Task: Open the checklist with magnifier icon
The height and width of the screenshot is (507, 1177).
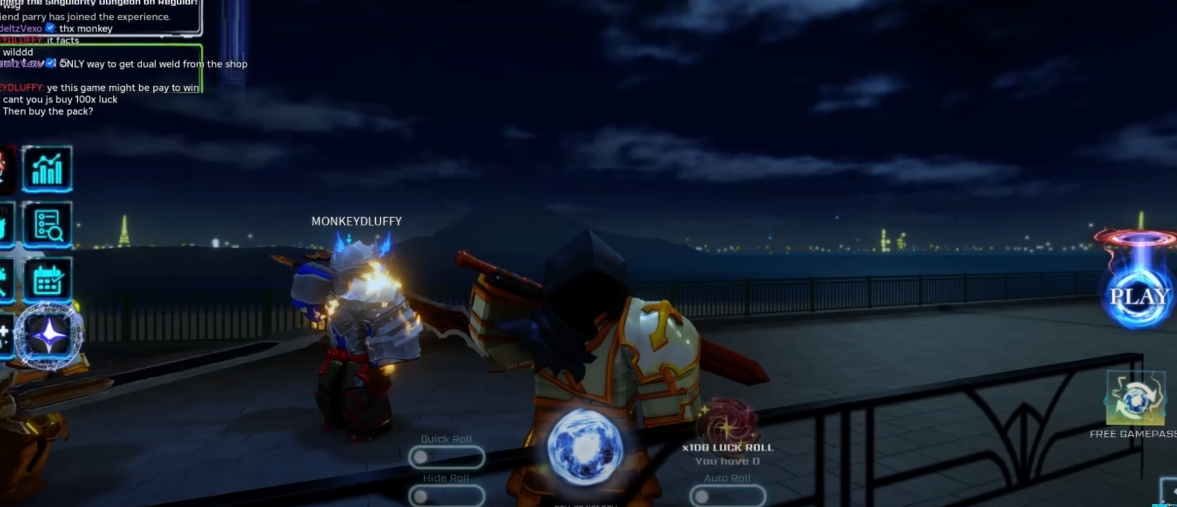Action: coord(47,225)
